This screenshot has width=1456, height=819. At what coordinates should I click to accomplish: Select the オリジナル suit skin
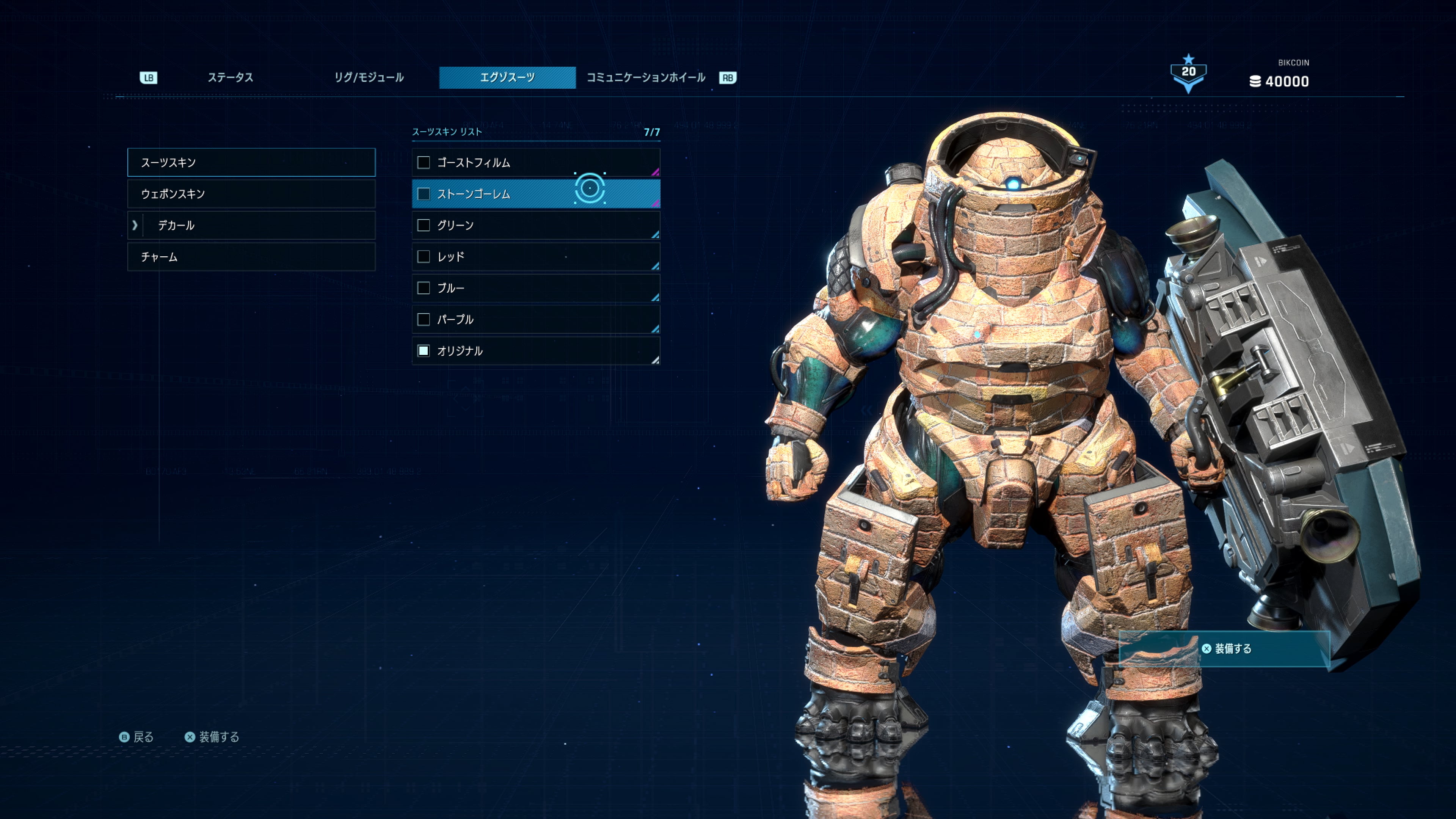[535, 351]
